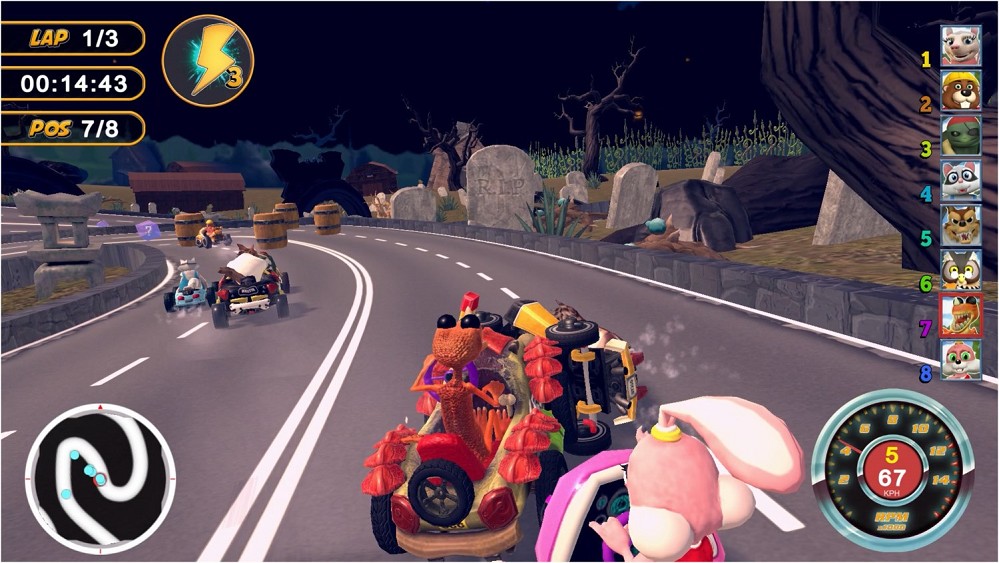The image size is (999, 563).
Task: Select the first-place pink mouse portrait
Action: pyautogui.click(x=960, y=46)
